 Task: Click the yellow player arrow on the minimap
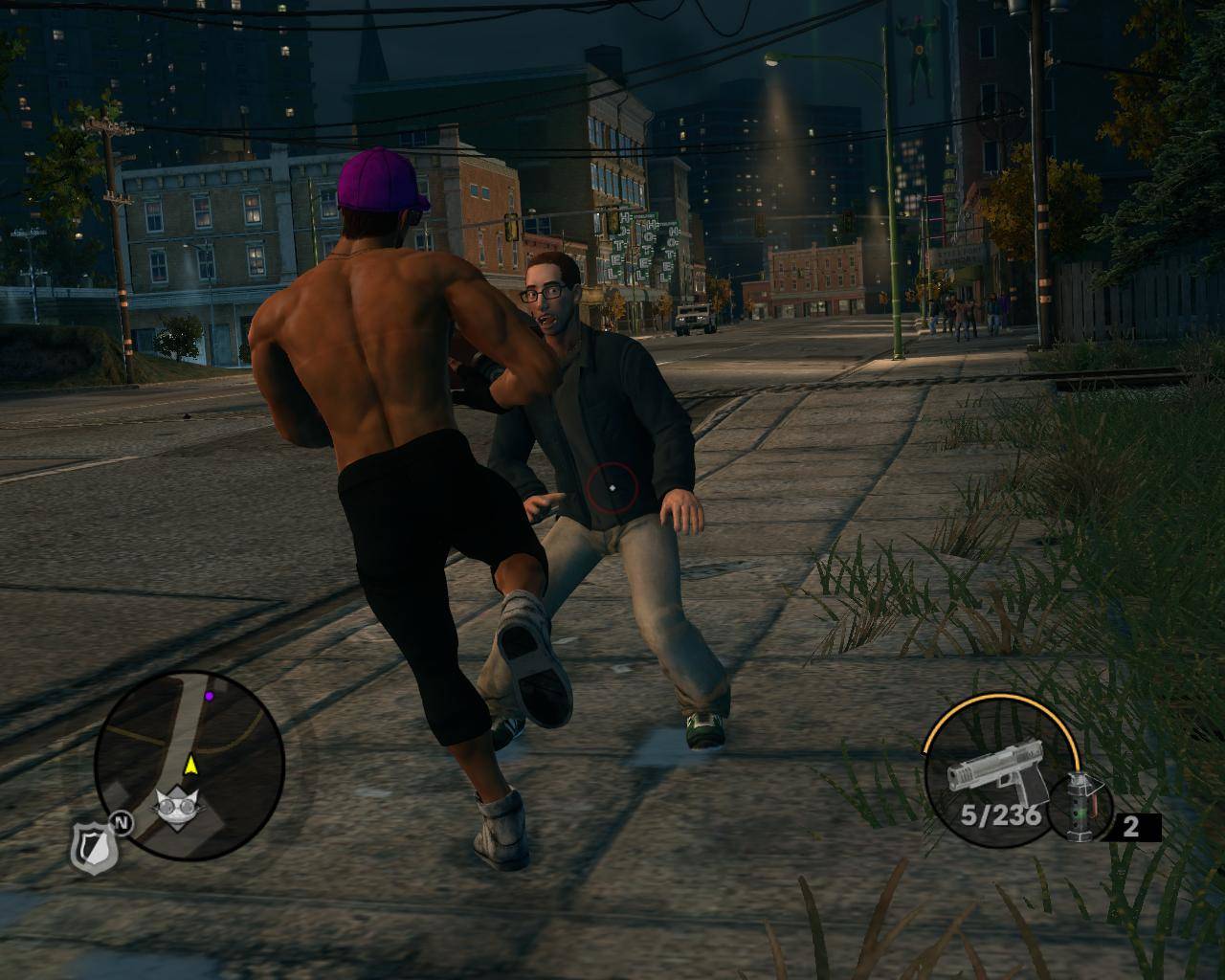190,764
